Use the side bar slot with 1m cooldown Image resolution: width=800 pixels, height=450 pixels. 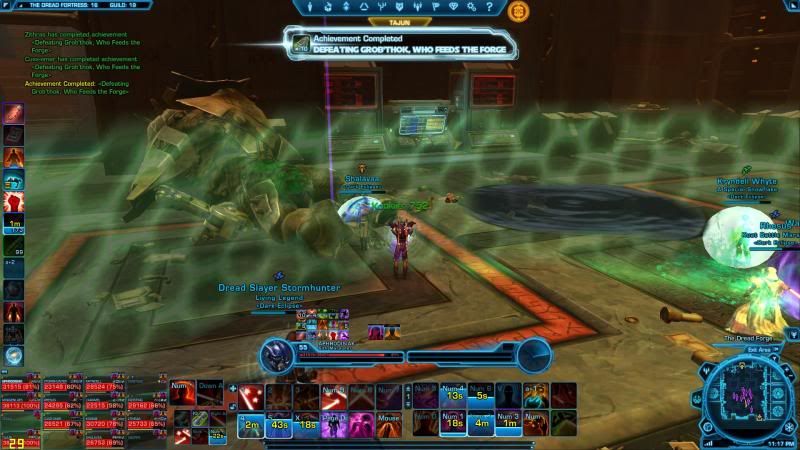point(13,223)
